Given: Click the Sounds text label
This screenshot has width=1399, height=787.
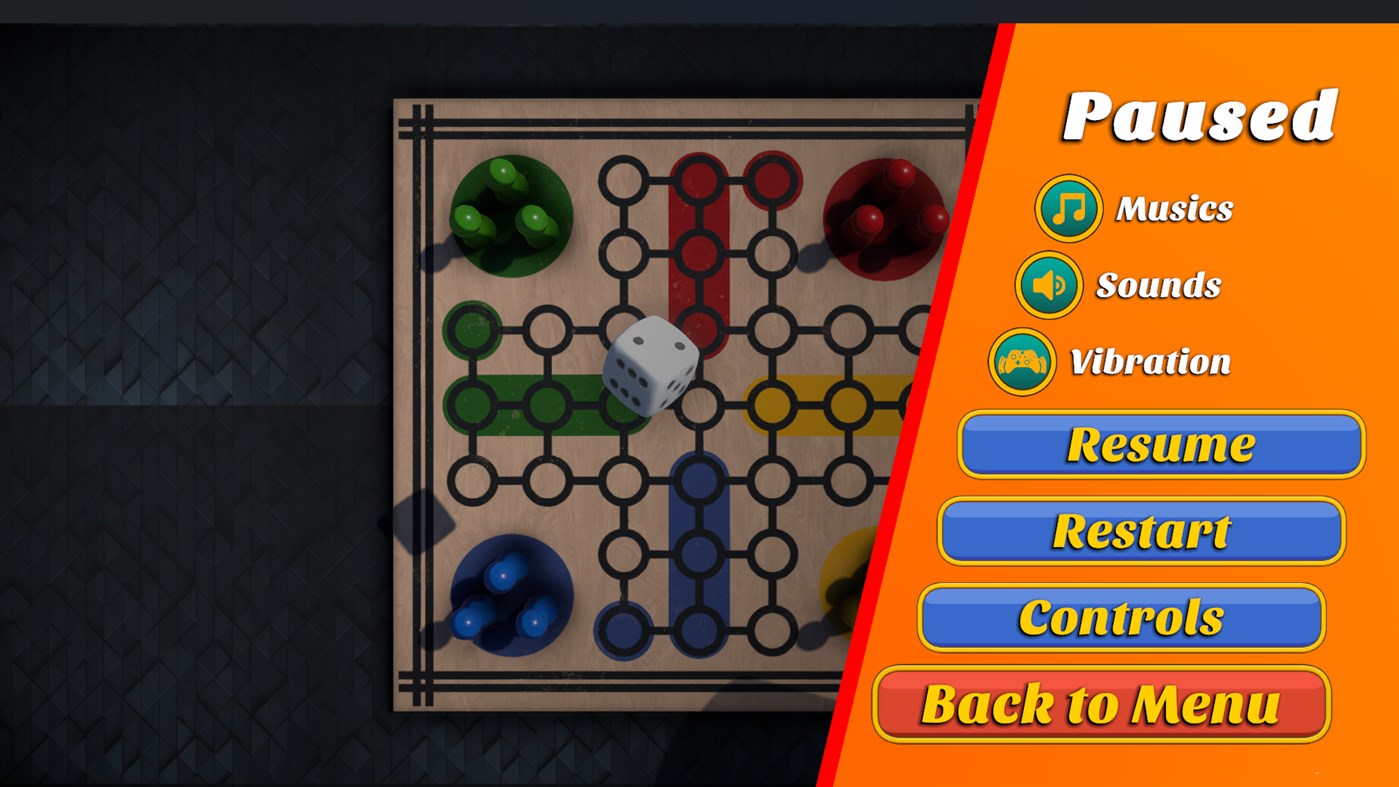Looking at the screenshot, I should tap(1159, 284).
